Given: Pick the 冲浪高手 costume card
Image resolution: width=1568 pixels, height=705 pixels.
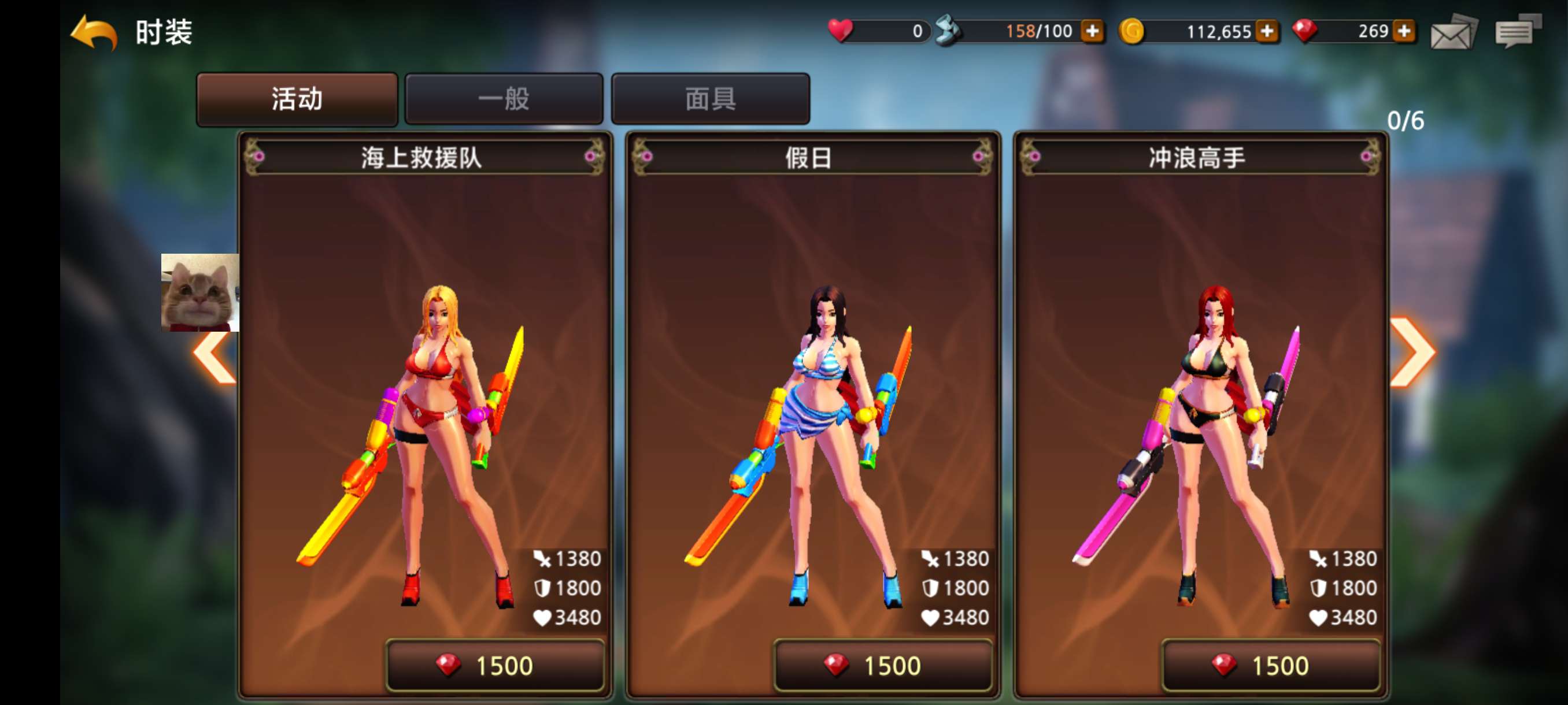Looking at the screenshot, I should tap(1200, 395).
